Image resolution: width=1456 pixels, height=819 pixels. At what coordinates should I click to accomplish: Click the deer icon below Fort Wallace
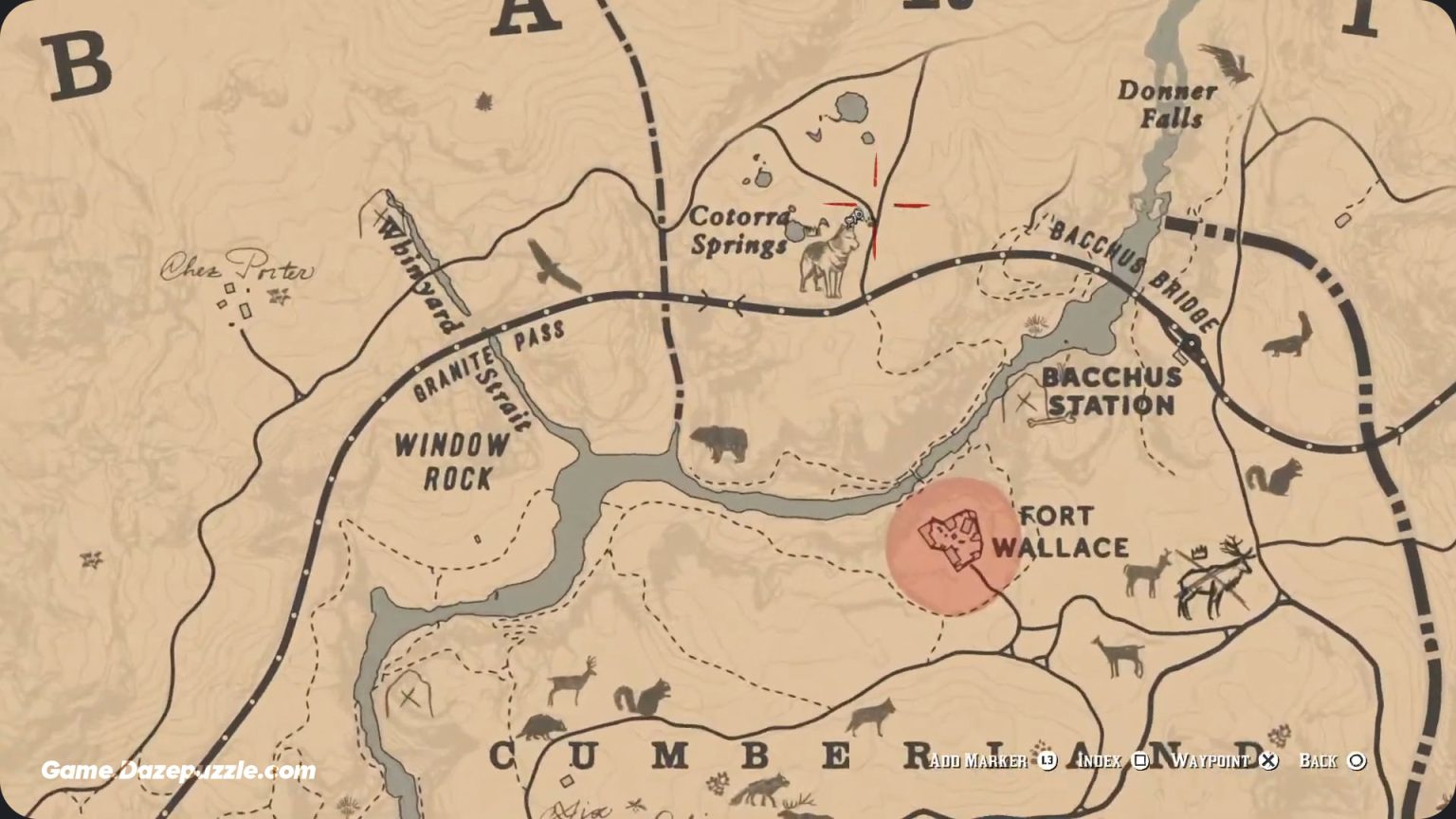pos(1119,657)
